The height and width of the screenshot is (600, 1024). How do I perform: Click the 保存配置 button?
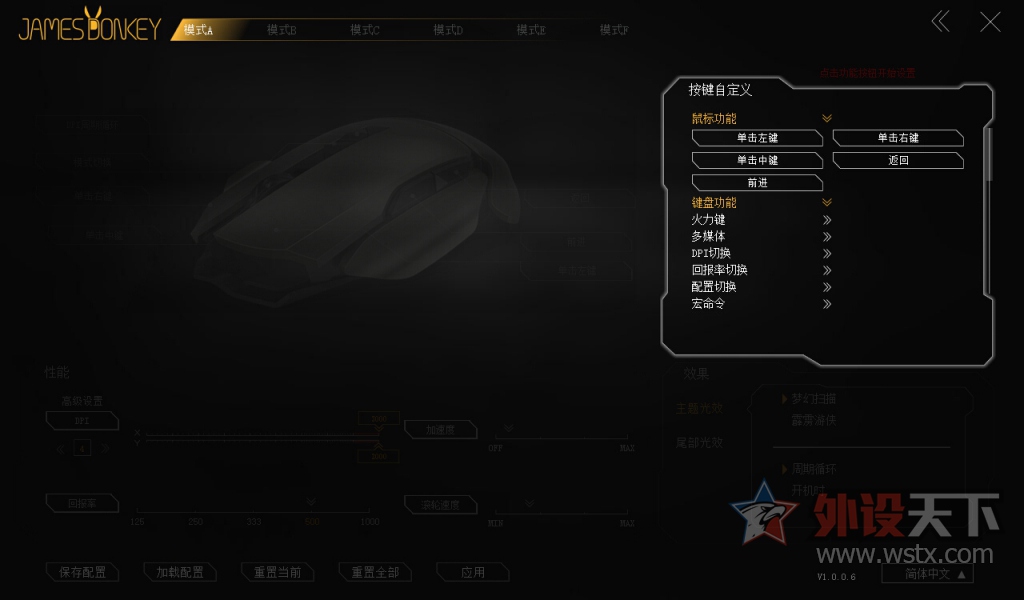[x=83, y=573]
